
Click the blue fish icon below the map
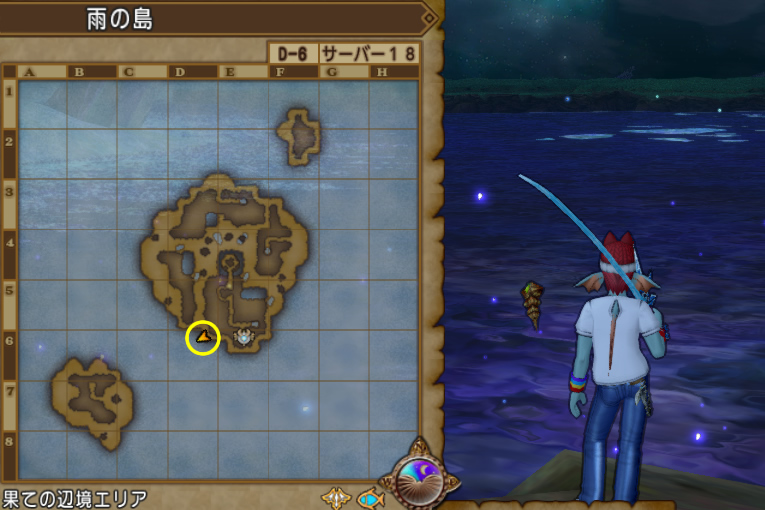click(x=370, y=497)
